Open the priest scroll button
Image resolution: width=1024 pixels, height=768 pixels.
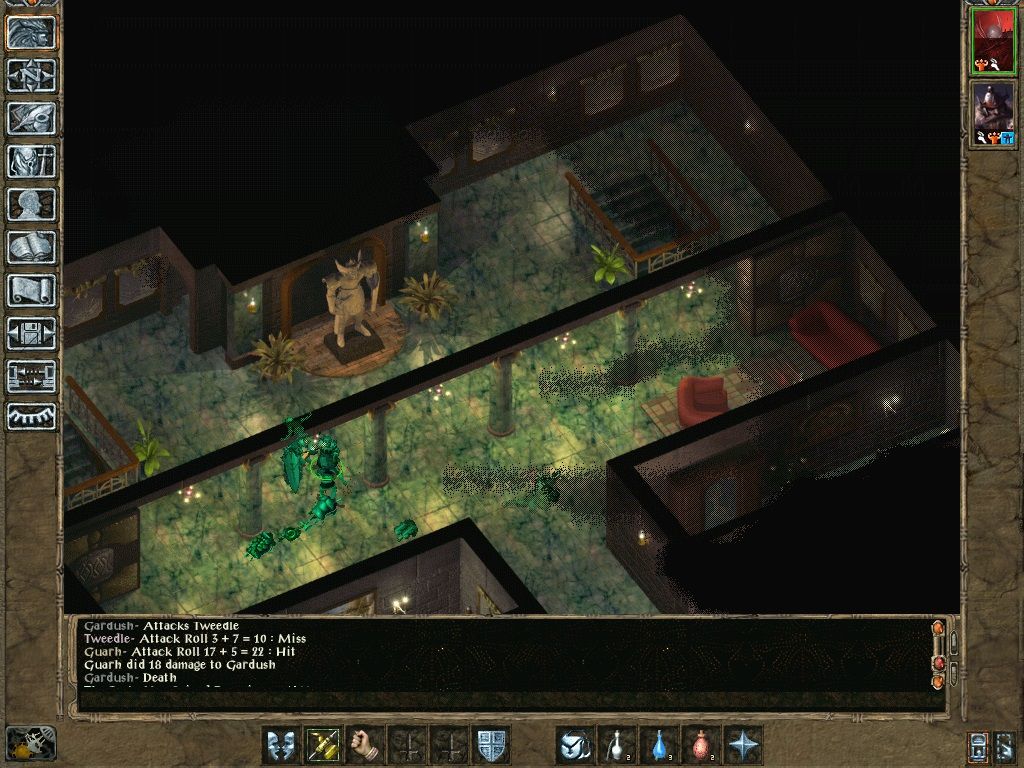click(x=32, y=290)
